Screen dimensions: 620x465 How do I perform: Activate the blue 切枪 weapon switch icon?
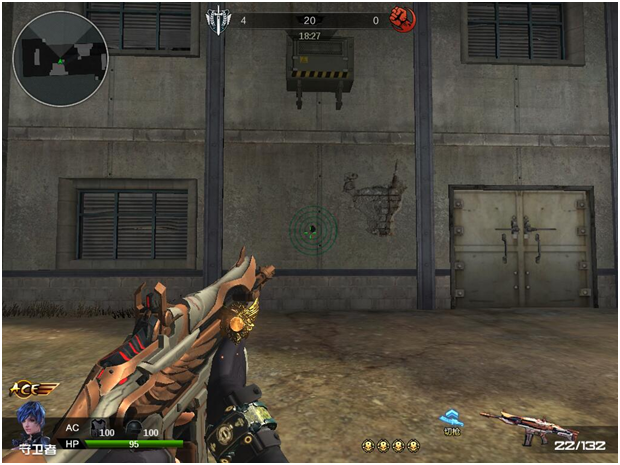(452, 420)
